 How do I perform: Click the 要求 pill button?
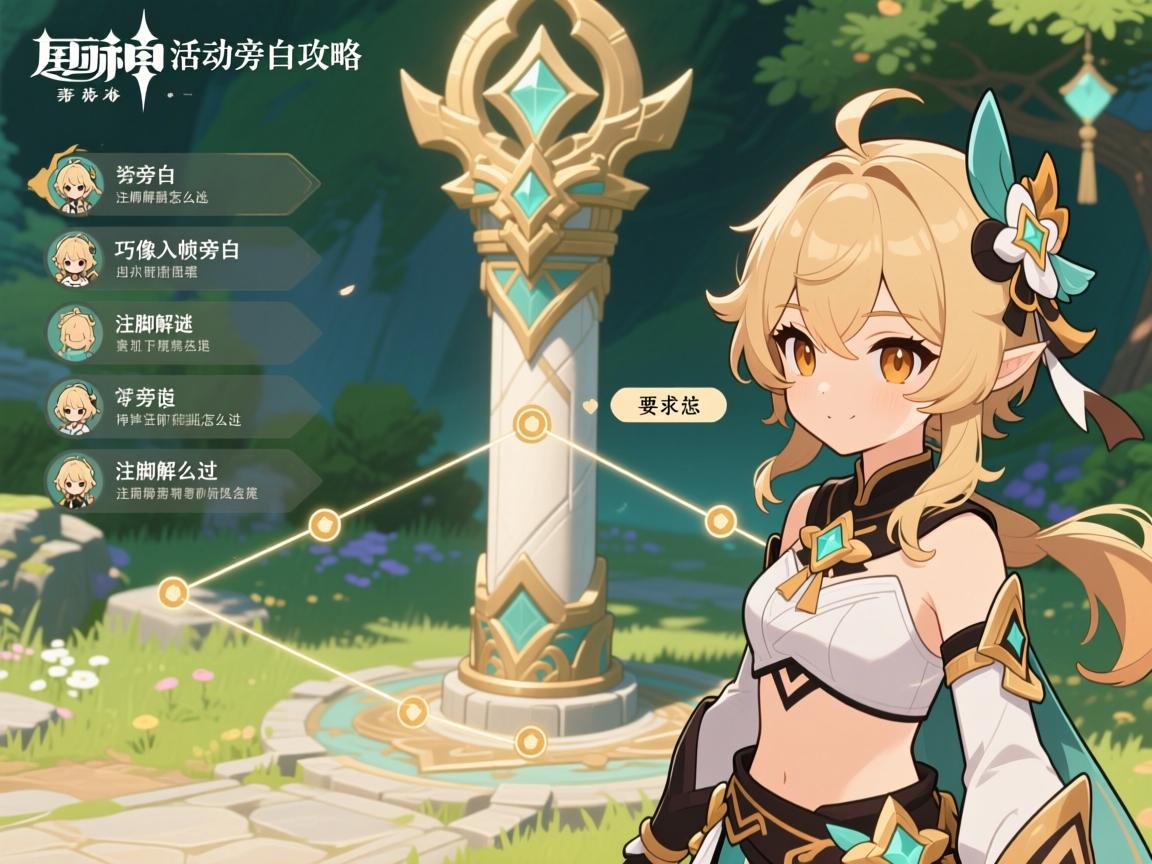click(x=668, y=405)
